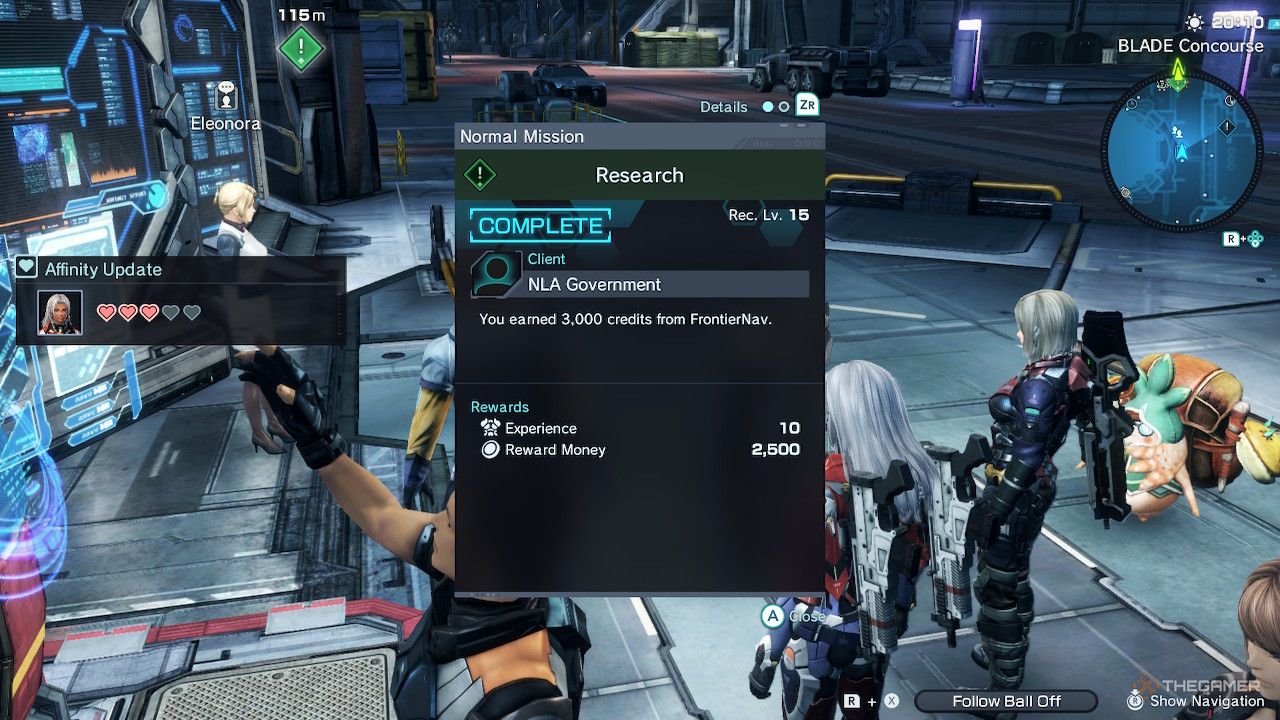This screenshot has height=720, width=1280.
Task: Toggle the Follow Ball Off option
Action: [x=1006, y=701]
